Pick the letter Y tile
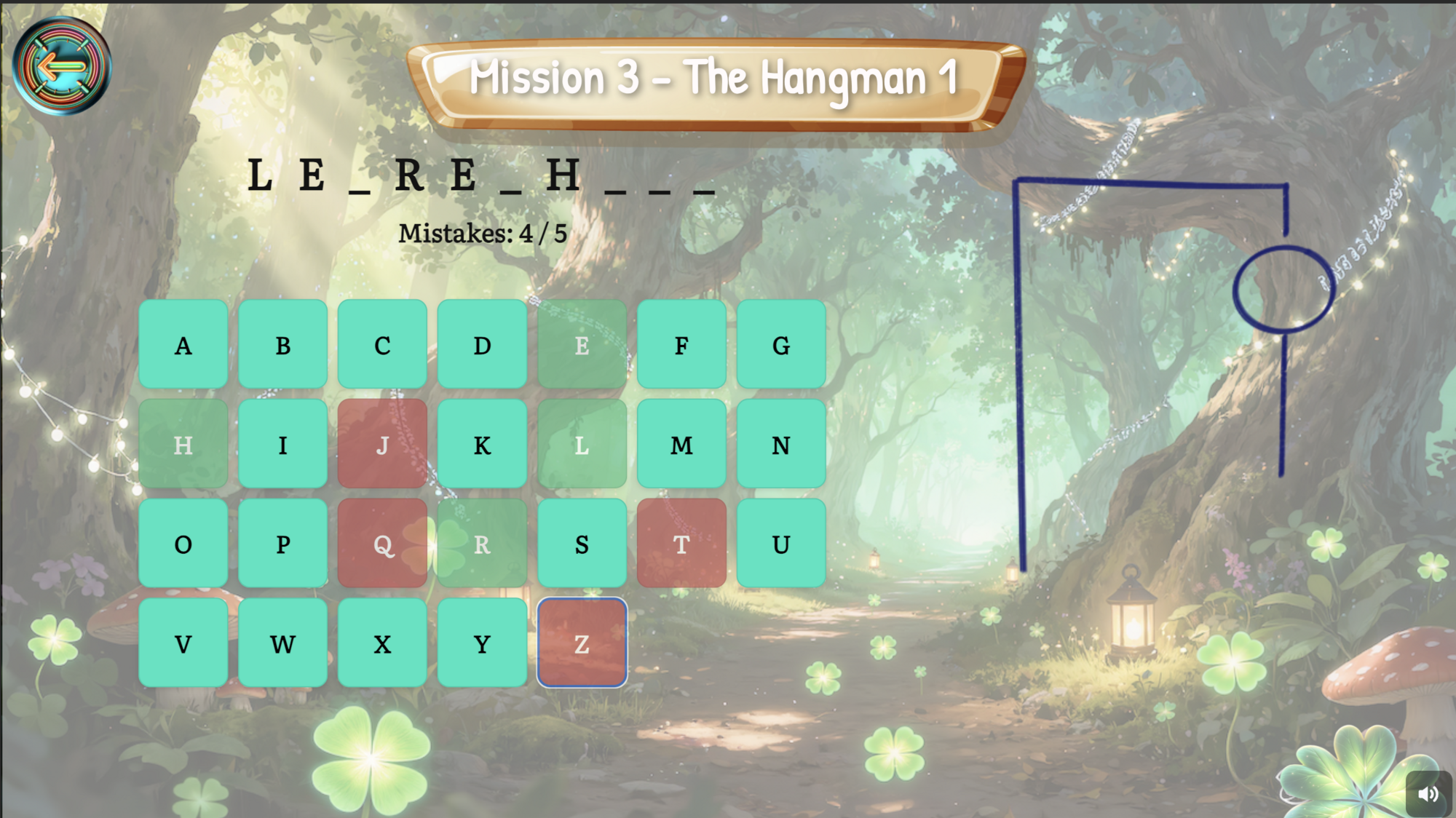 point(482,643)
